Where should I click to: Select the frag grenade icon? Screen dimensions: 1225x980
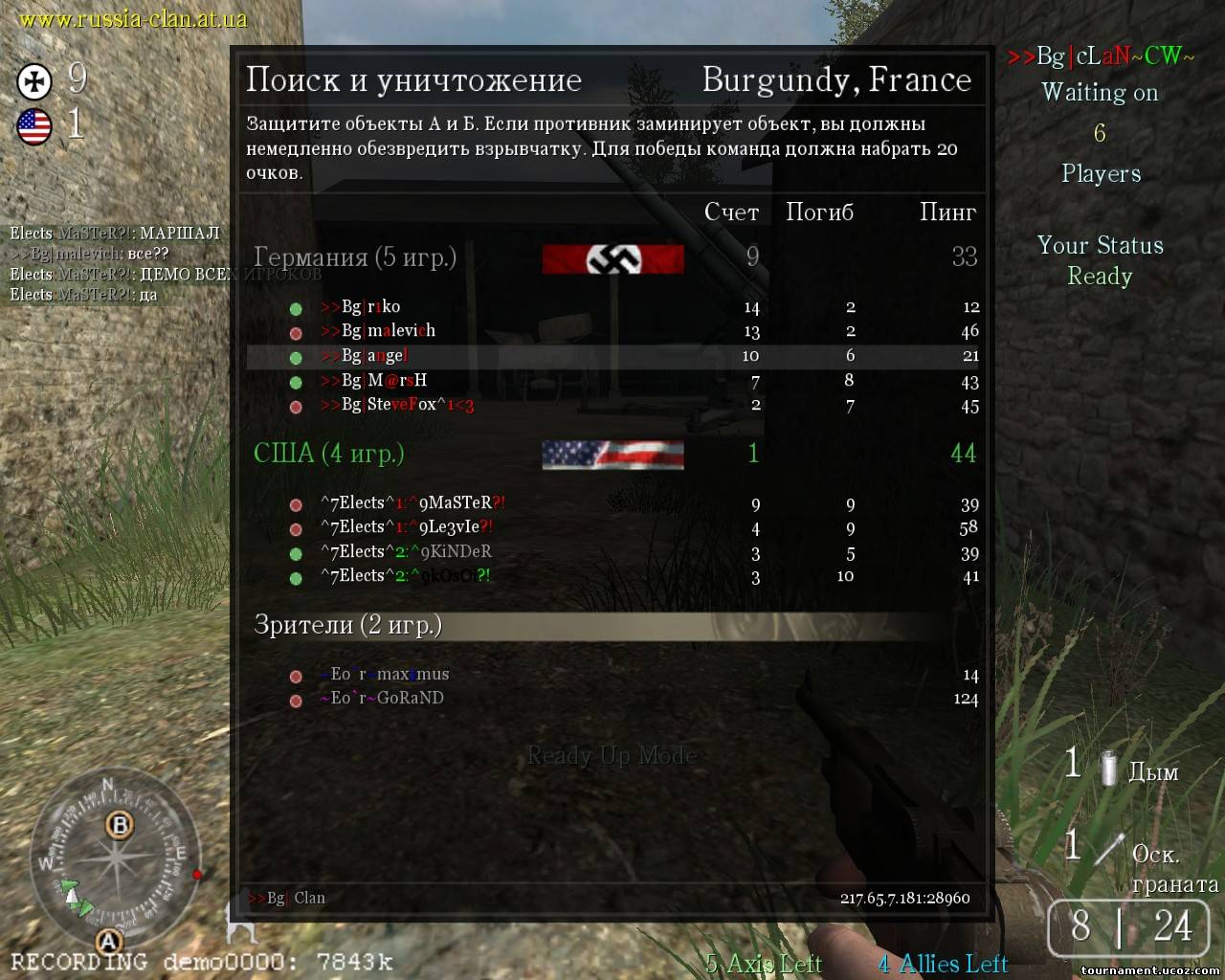click(x=1110, y=848)
